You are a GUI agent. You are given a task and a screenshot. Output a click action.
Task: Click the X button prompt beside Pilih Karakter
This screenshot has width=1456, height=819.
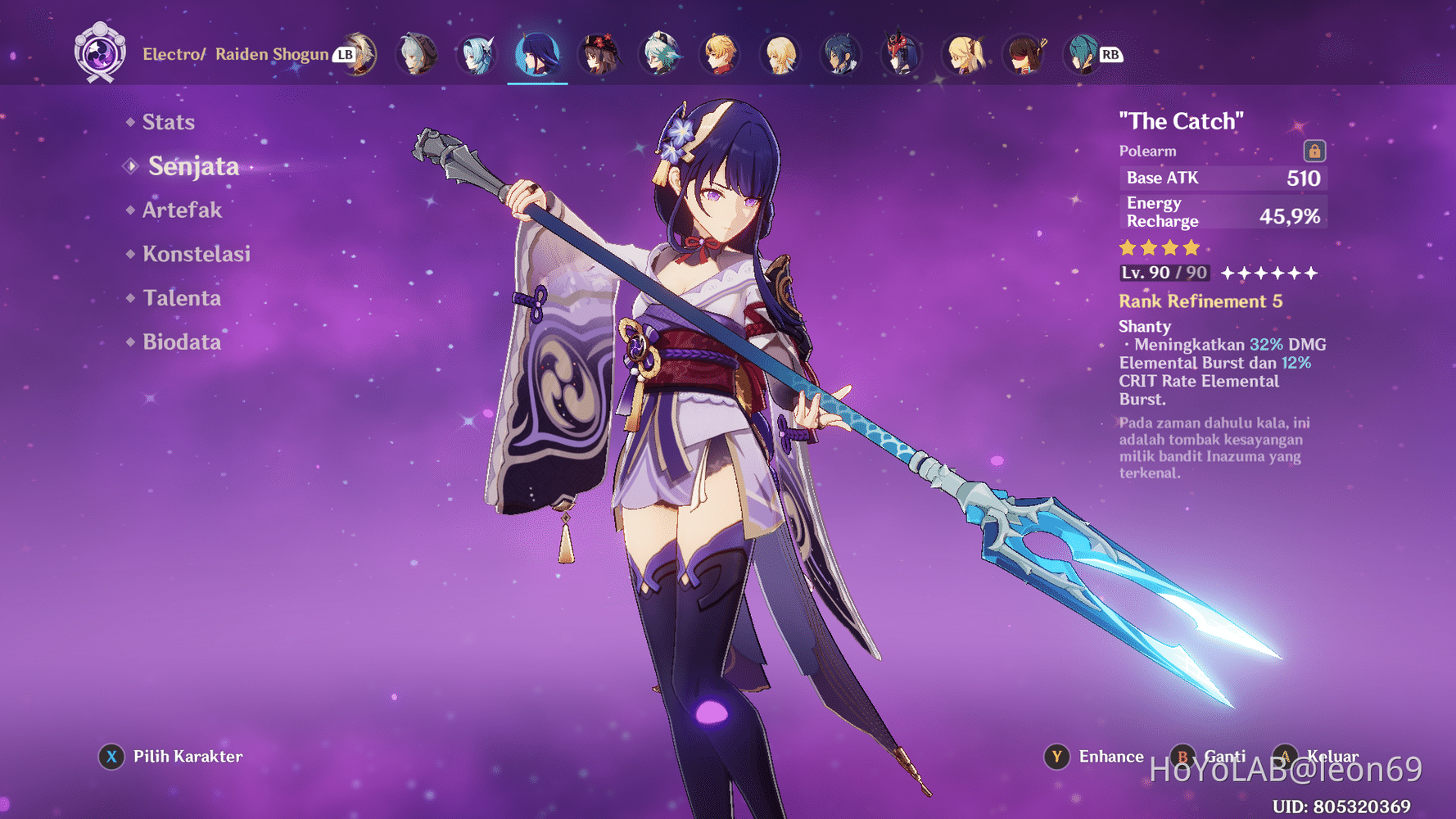pyautogui.click(x=111, y=757)
